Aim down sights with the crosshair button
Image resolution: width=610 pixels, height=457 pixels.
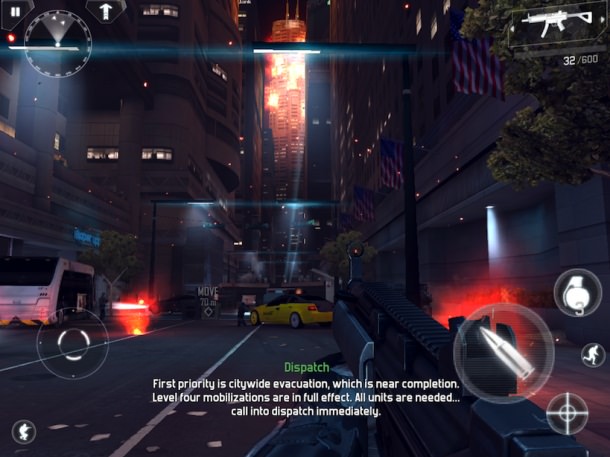(567, 413)
